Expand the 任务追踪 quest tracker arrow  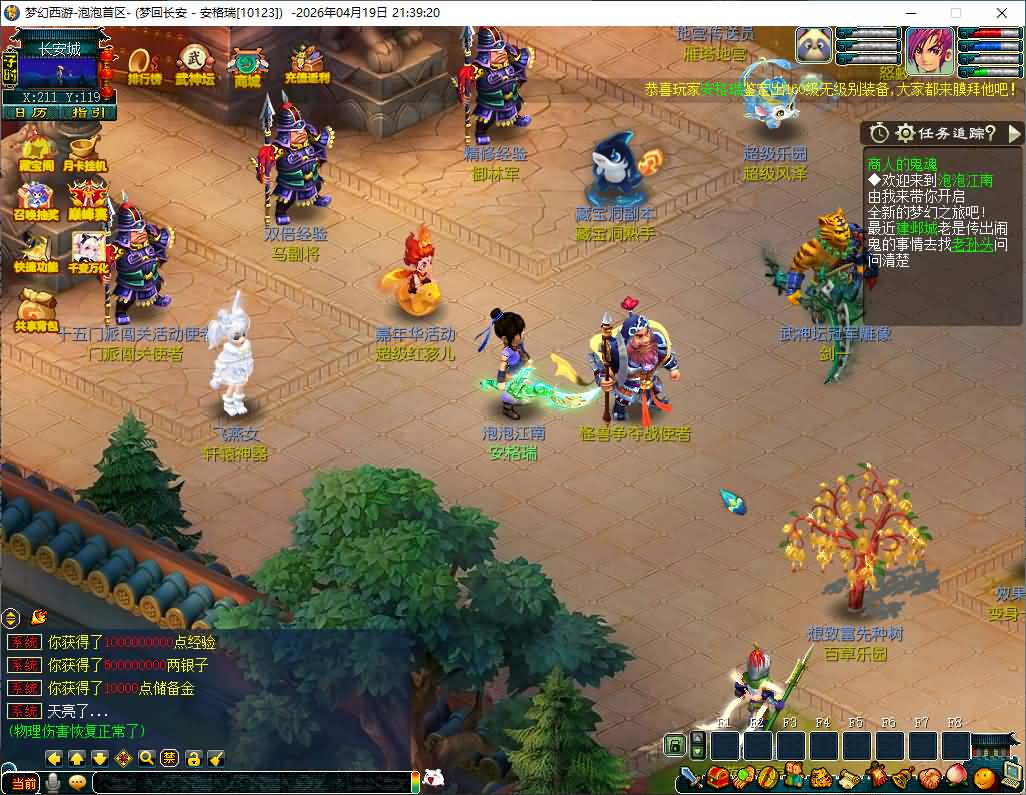pos(1014,133)
